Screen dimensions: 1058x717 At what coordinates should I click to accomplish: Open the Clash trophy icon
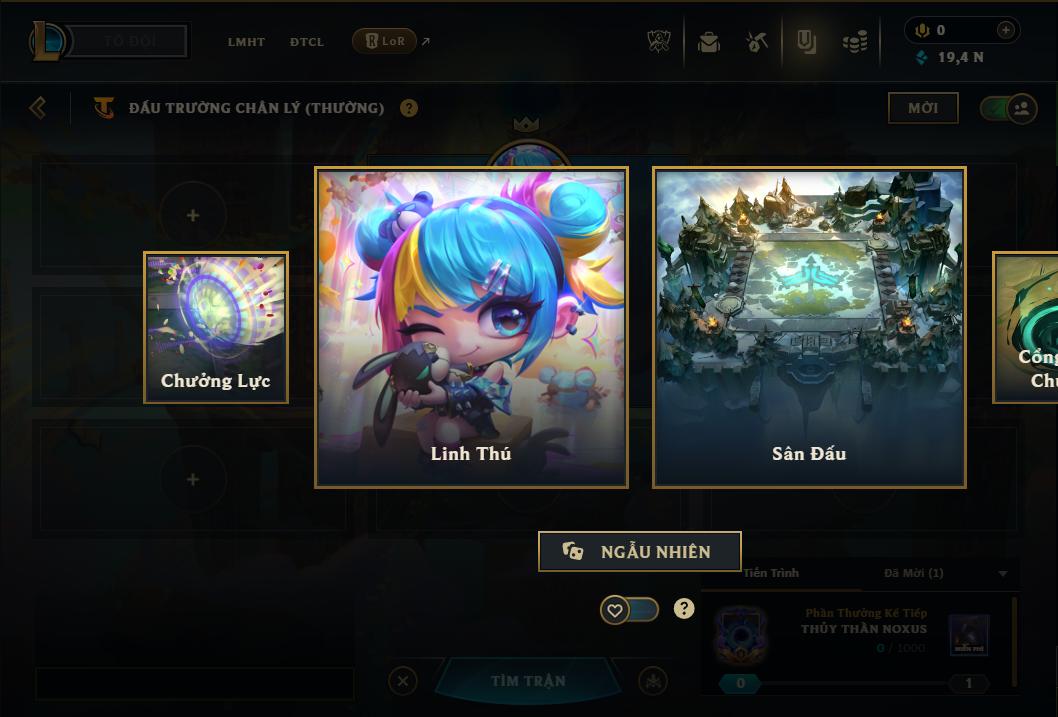click(659, 42)
